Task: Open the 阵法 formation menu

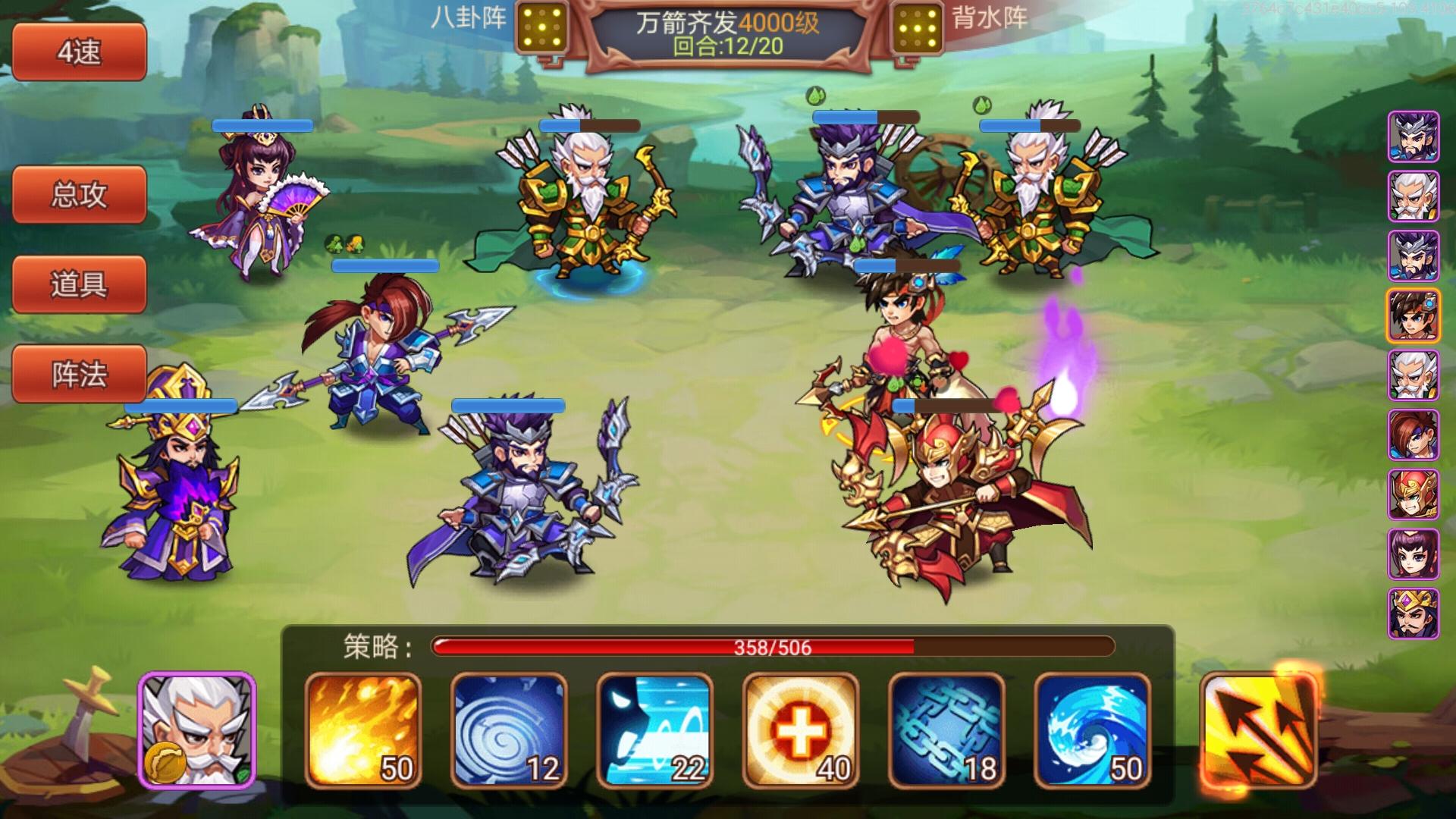Action: tap(78, 374)
